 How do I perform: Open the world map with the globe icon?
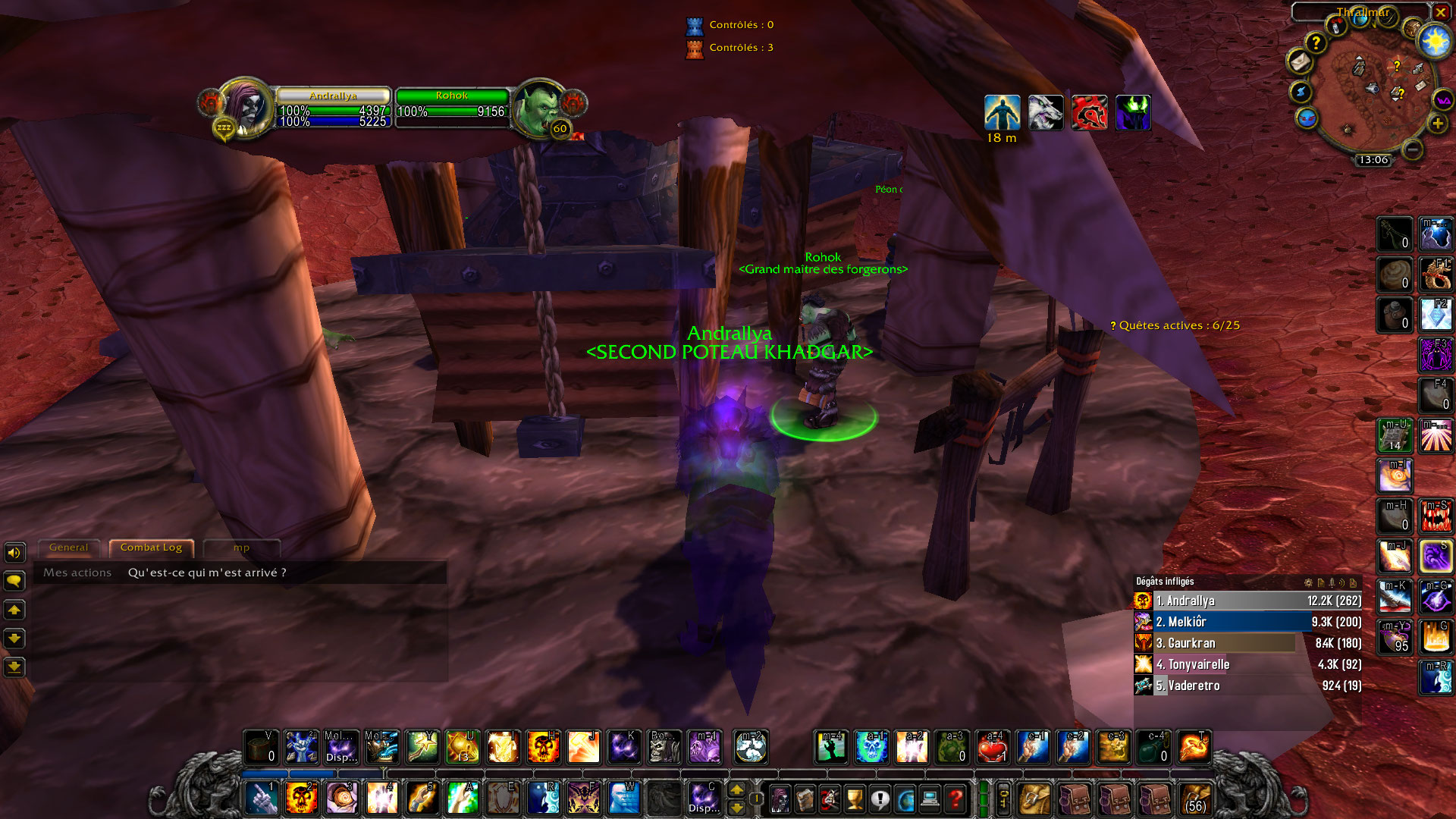point(905,799)
